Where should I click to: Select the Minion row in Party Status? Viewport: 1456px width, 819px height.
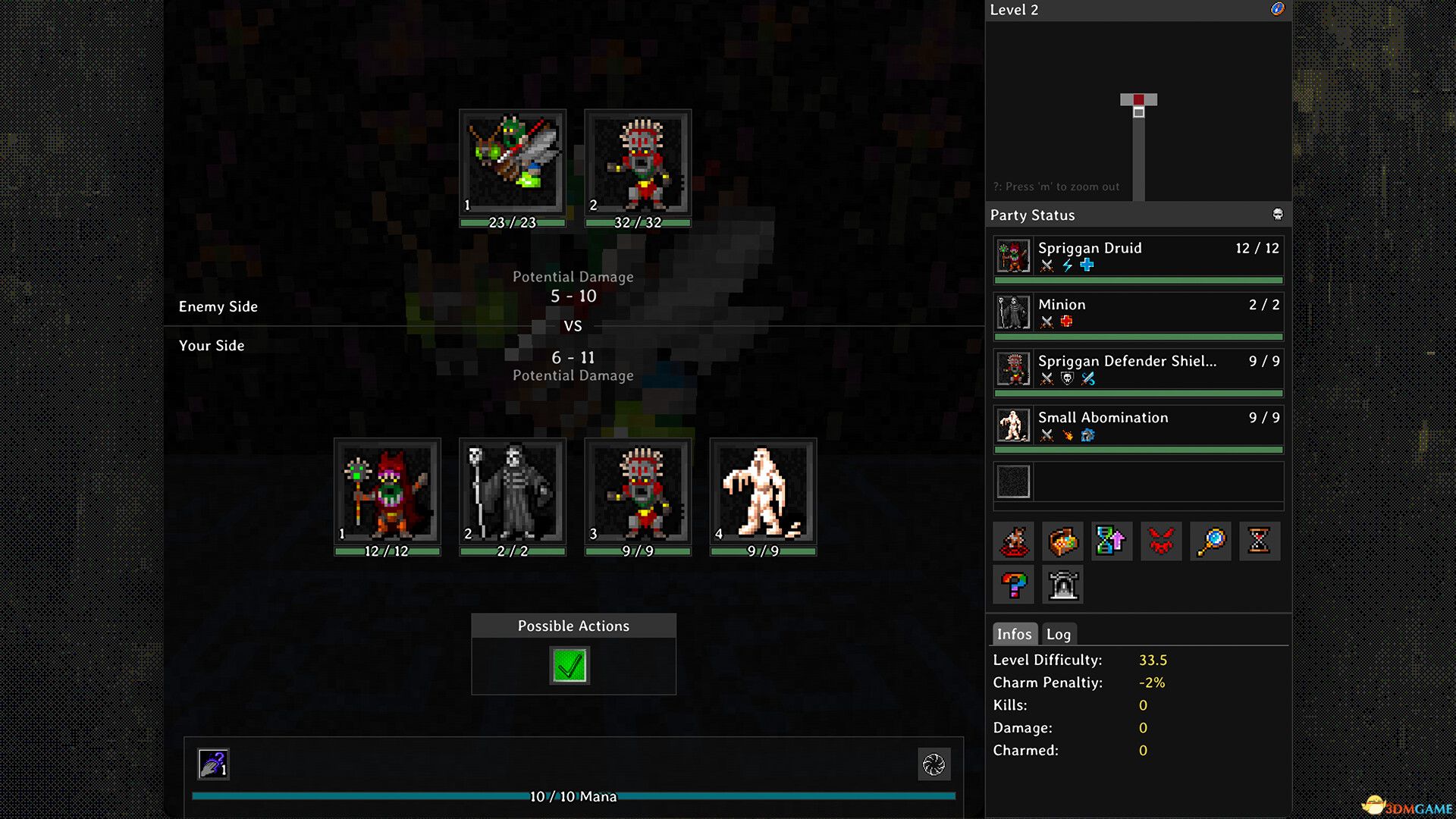(x=1137, y=312)
